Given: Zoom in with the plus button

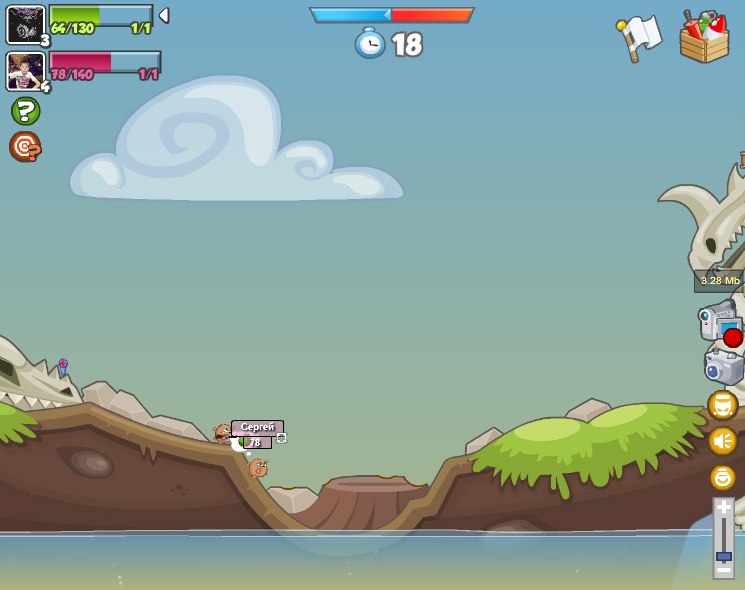Looking at the screenshot, I should [x=723, y=508].
